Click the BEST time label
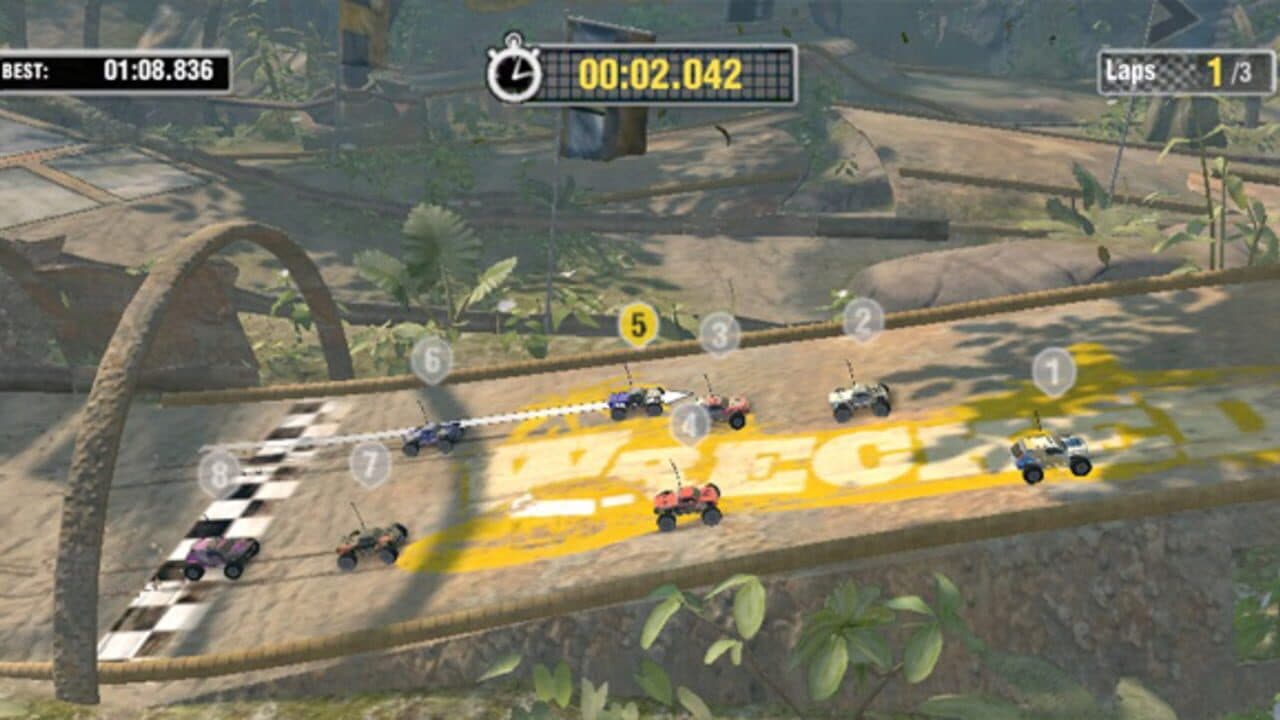1280x720 pixels. coord(24,71)
